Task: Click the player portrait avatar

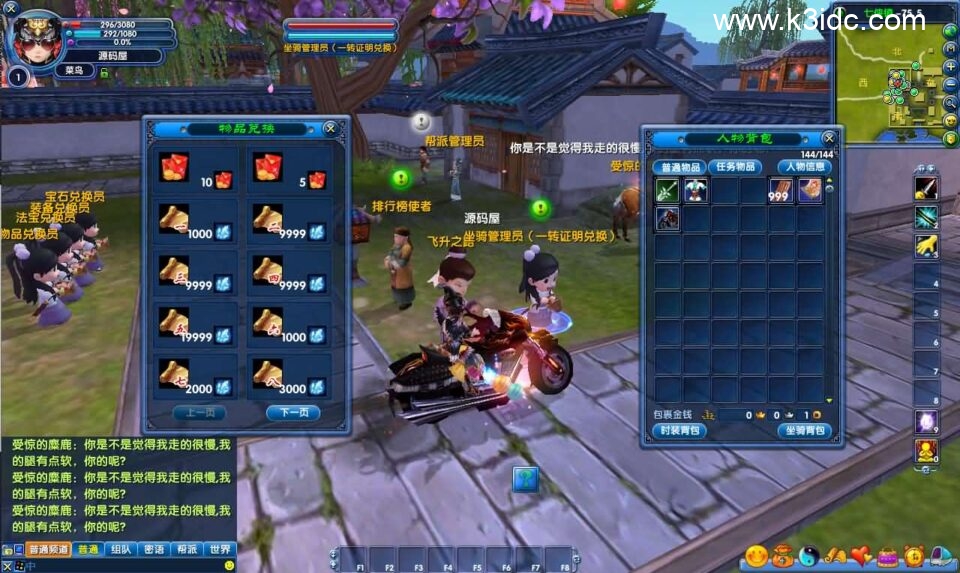Action: [x=35, y=38]
